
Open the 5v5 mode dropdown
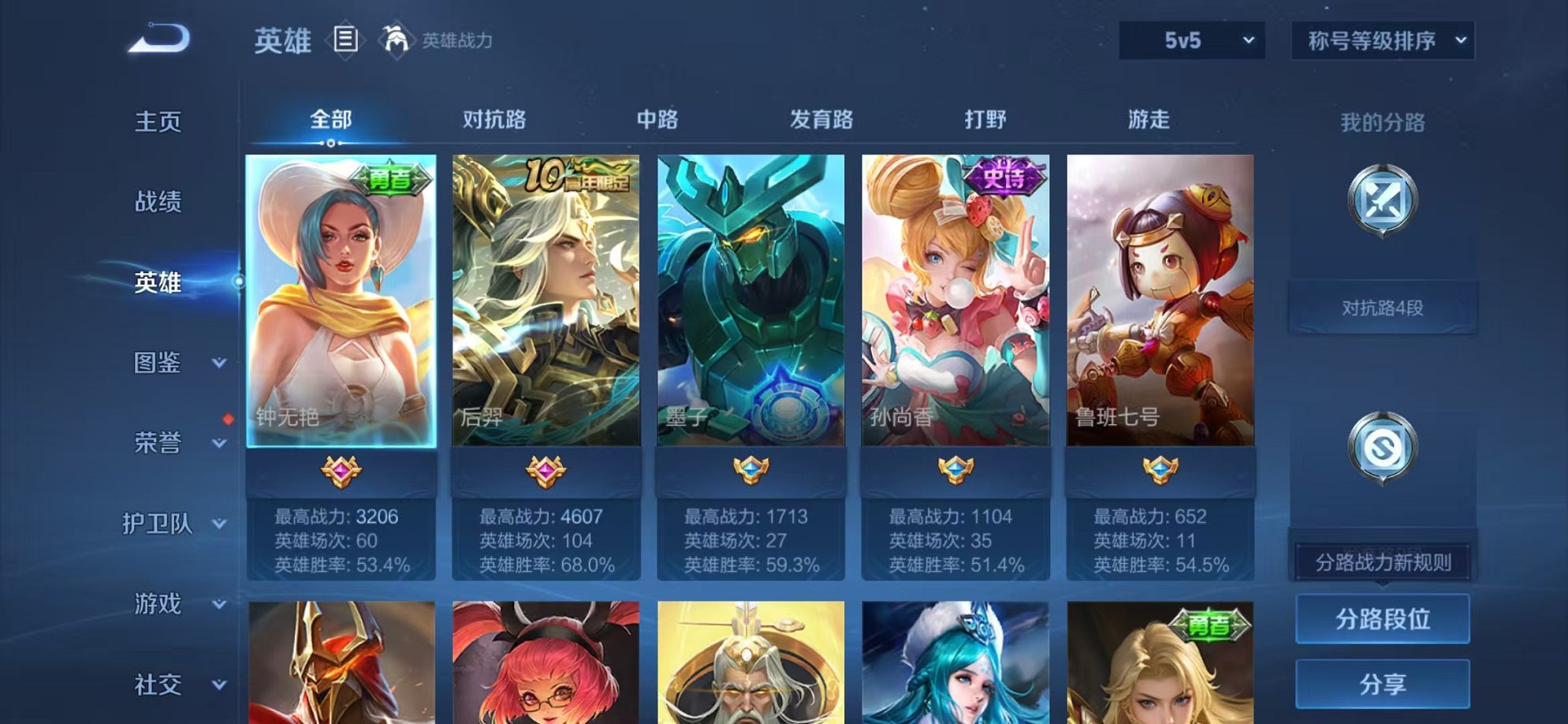click(1192, 39)
